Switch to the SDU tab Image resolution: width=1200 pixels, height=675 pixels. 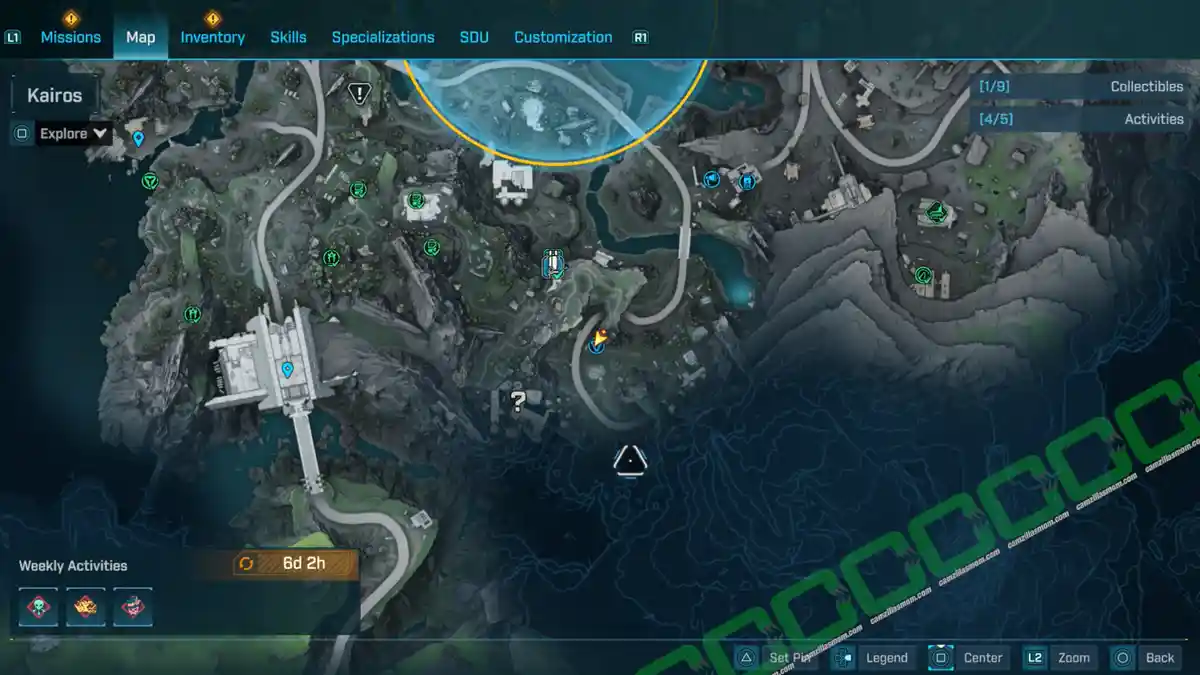474,37
